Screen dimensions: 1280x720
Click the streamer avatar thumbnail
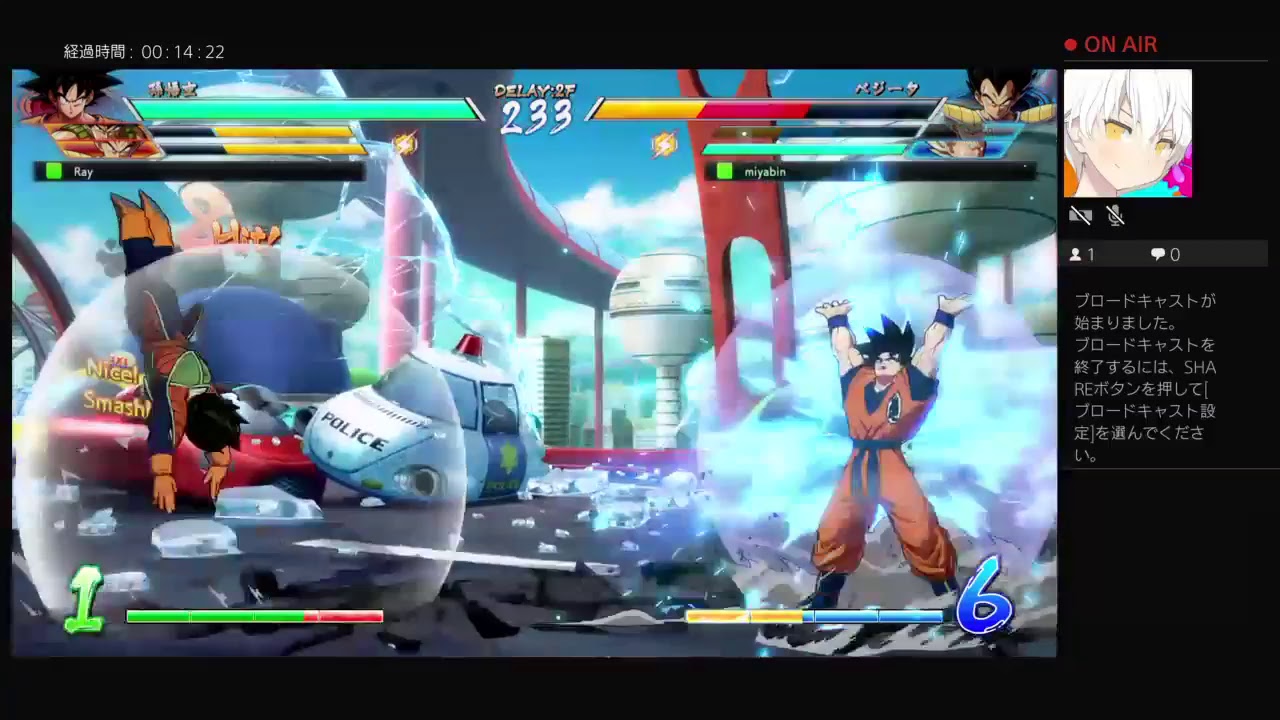(1130, 133)
